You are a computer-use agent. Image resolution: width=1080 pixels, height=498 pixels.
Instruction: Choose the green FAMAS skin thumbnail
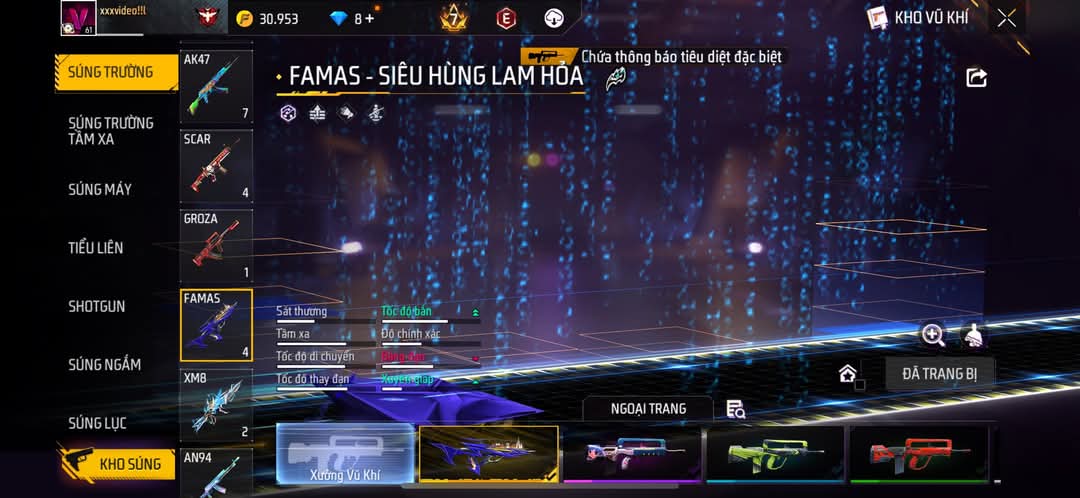775,455
